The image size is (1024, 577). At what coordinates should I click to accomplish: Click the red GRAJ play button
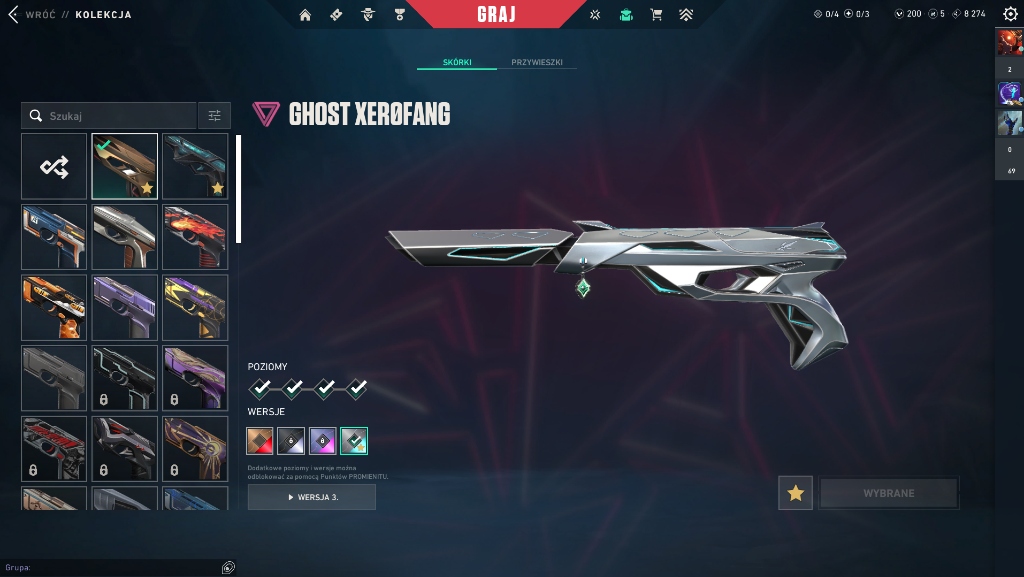pyautogui.click(x=497, y=15)
